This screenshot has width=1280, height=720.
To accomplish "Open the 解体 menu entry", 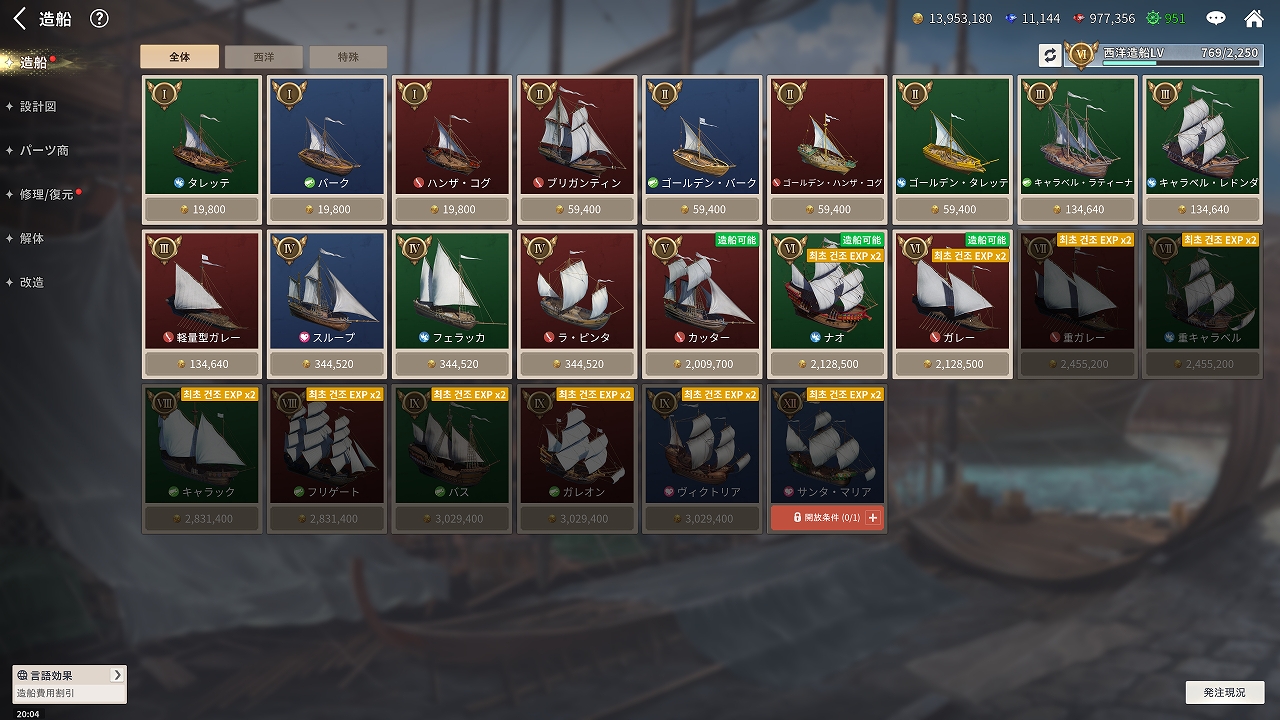I will (x=32, y=238).
